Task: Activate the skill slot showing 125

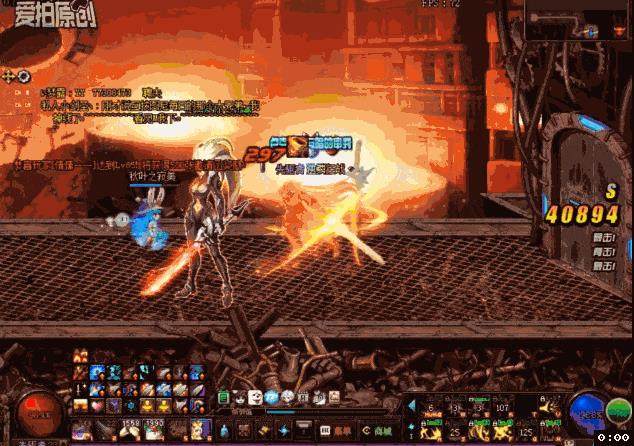Action: (x=527, y=430)
